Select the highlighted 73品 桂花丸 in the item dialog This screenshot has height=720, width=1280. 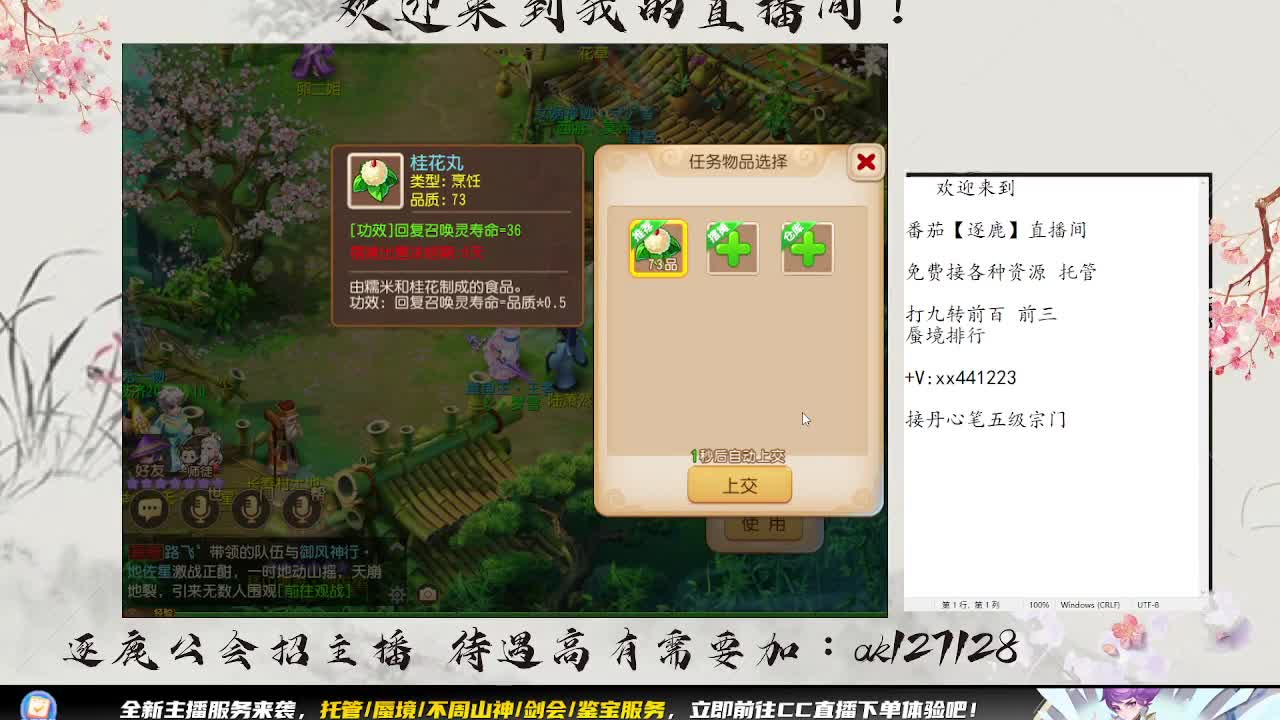tap(658, 248)
